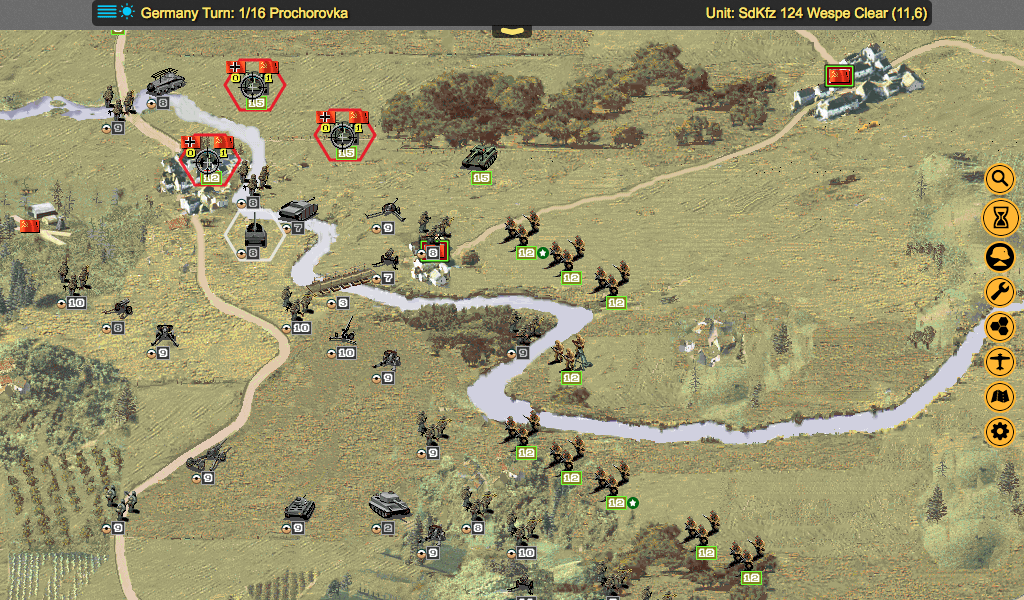Toggle the hexagon grid button
Image resolution: width=1024 pixels, height=600 pixels.
pyautogui.click(x=999, y=327)
